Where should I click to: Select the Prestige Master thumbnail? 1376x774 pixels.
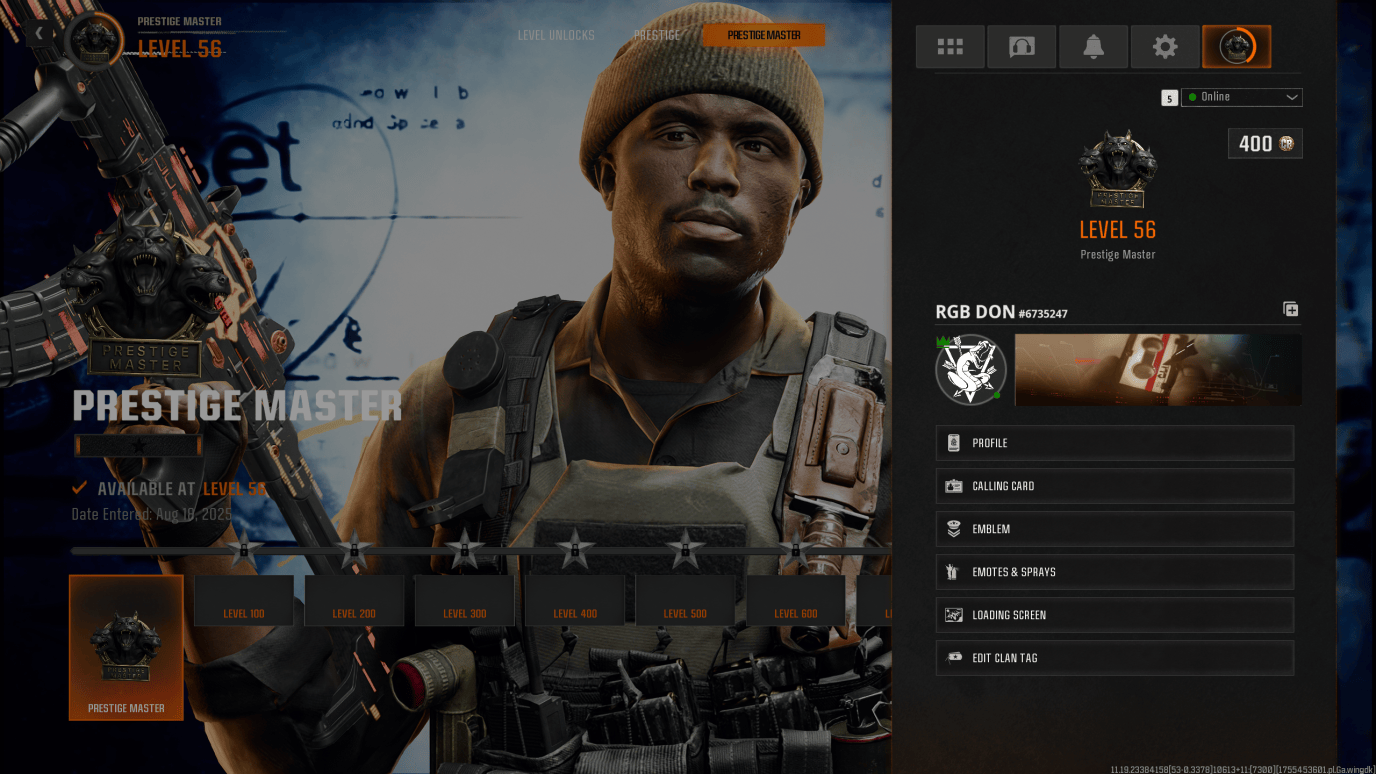(x=126, y=648)
